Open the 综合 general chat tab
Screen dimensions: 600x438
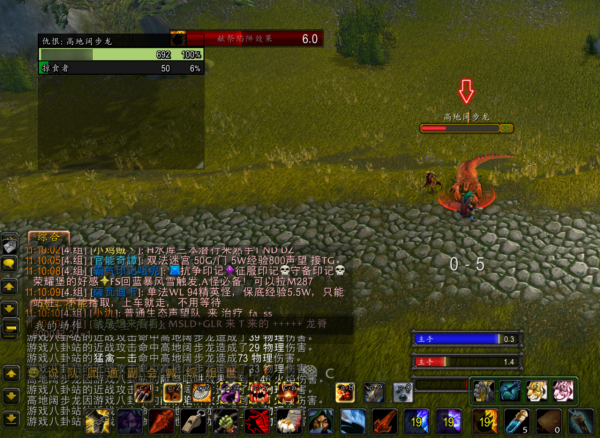coord(46,237)
